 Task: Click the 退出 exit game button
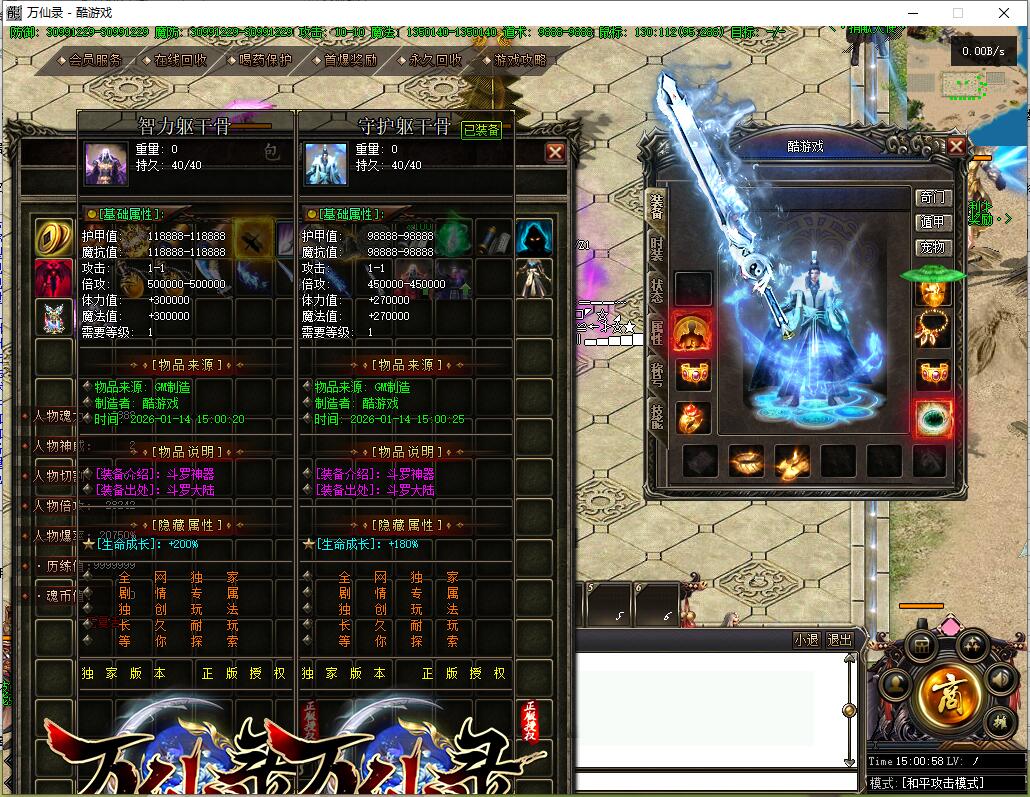click(x=840, y=640)
